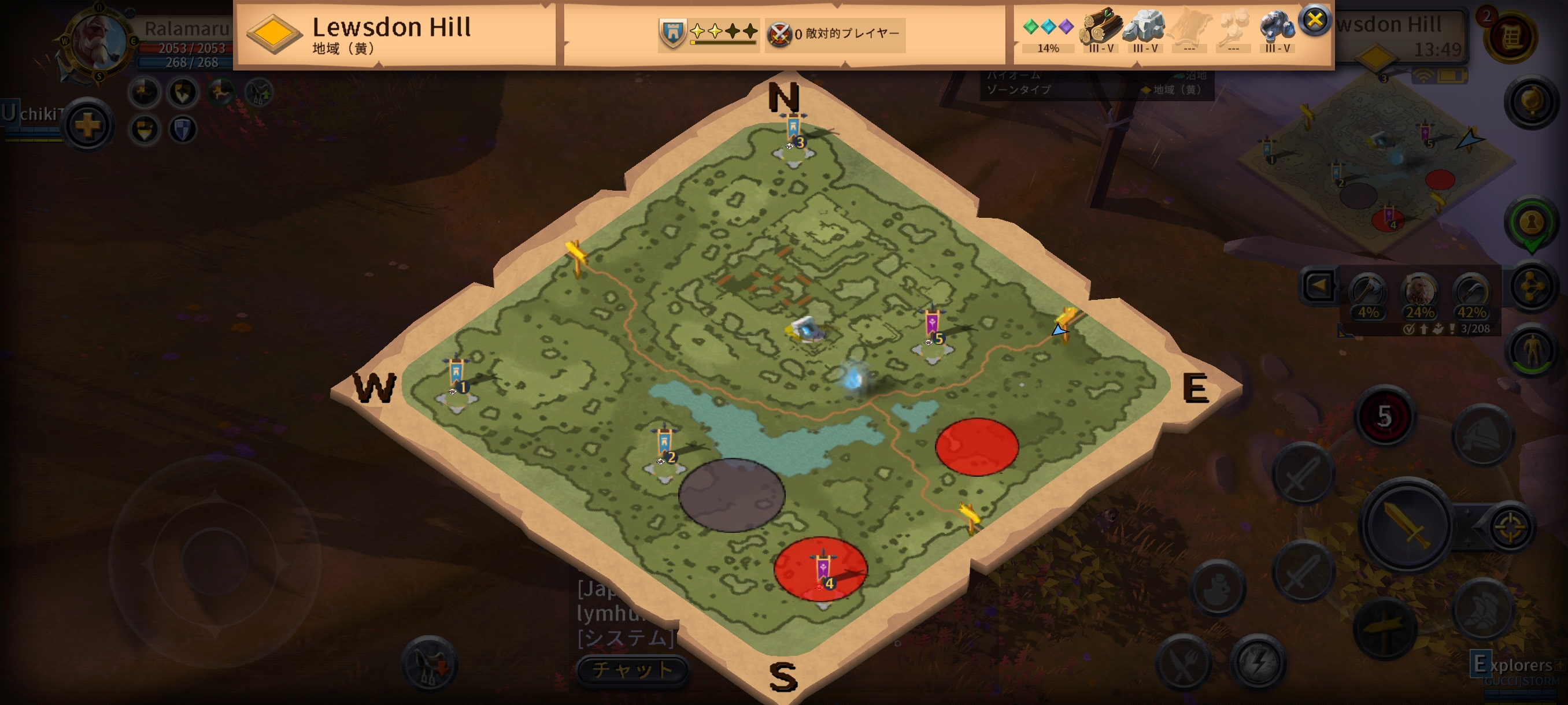Select the blue crystal building marker at map center
This screenshot has width=1568, height=705.
807,331
